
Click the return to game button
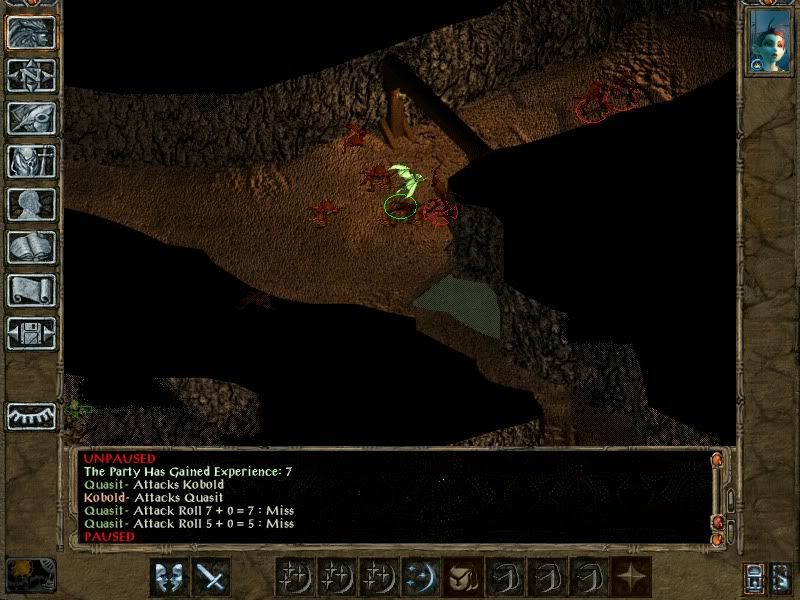coord(31,32)
